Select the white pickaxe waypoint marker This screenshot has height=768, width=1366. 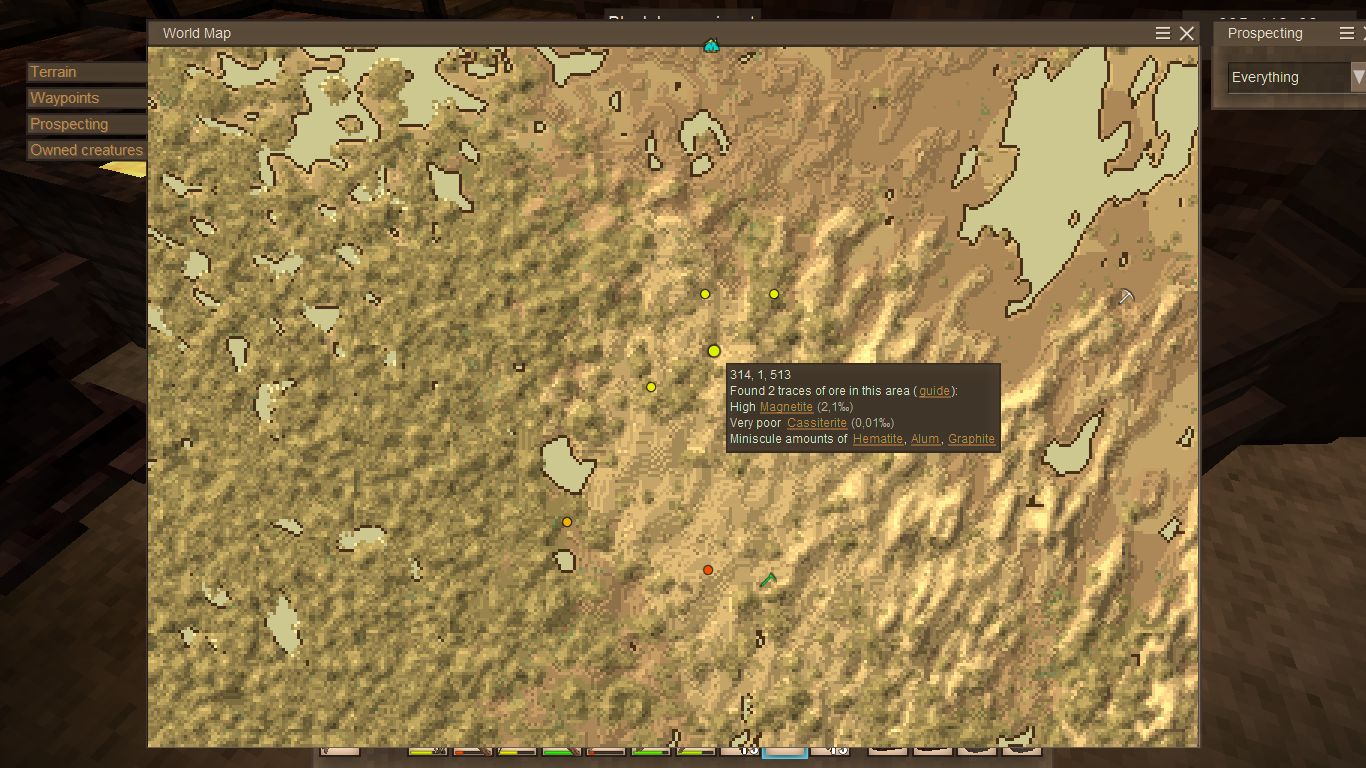tap(1126, 296)
